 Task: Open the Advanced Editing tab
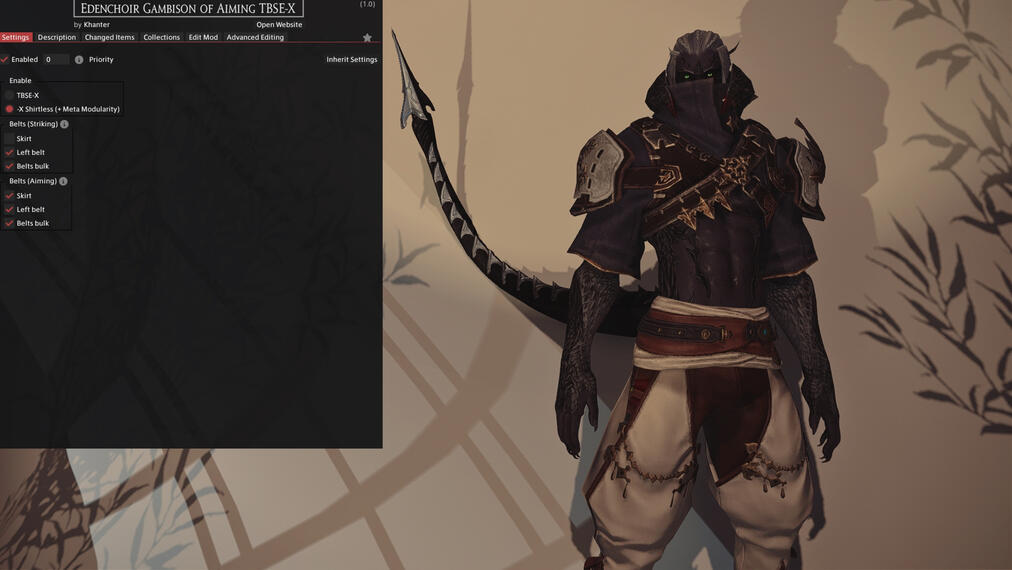click(255, 37)
